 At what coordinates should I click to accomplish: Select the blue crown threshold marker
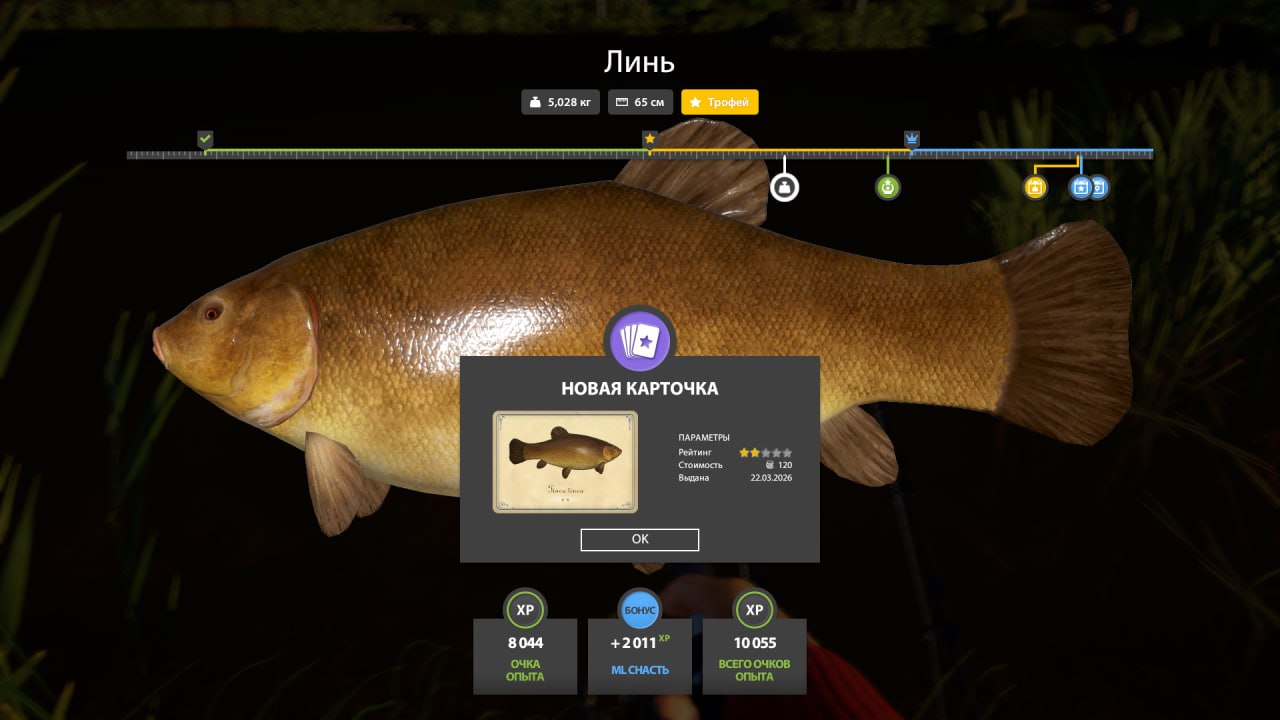point(912,139)
